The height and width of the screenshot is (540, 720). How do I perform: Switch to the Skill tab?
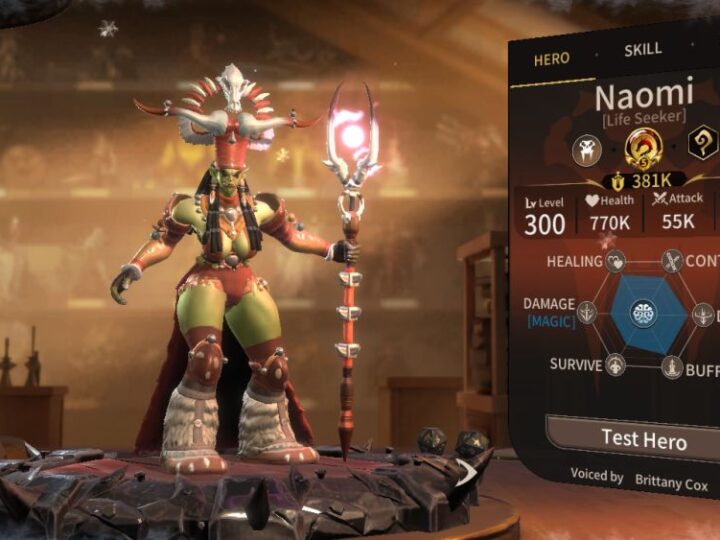point(642,50)
